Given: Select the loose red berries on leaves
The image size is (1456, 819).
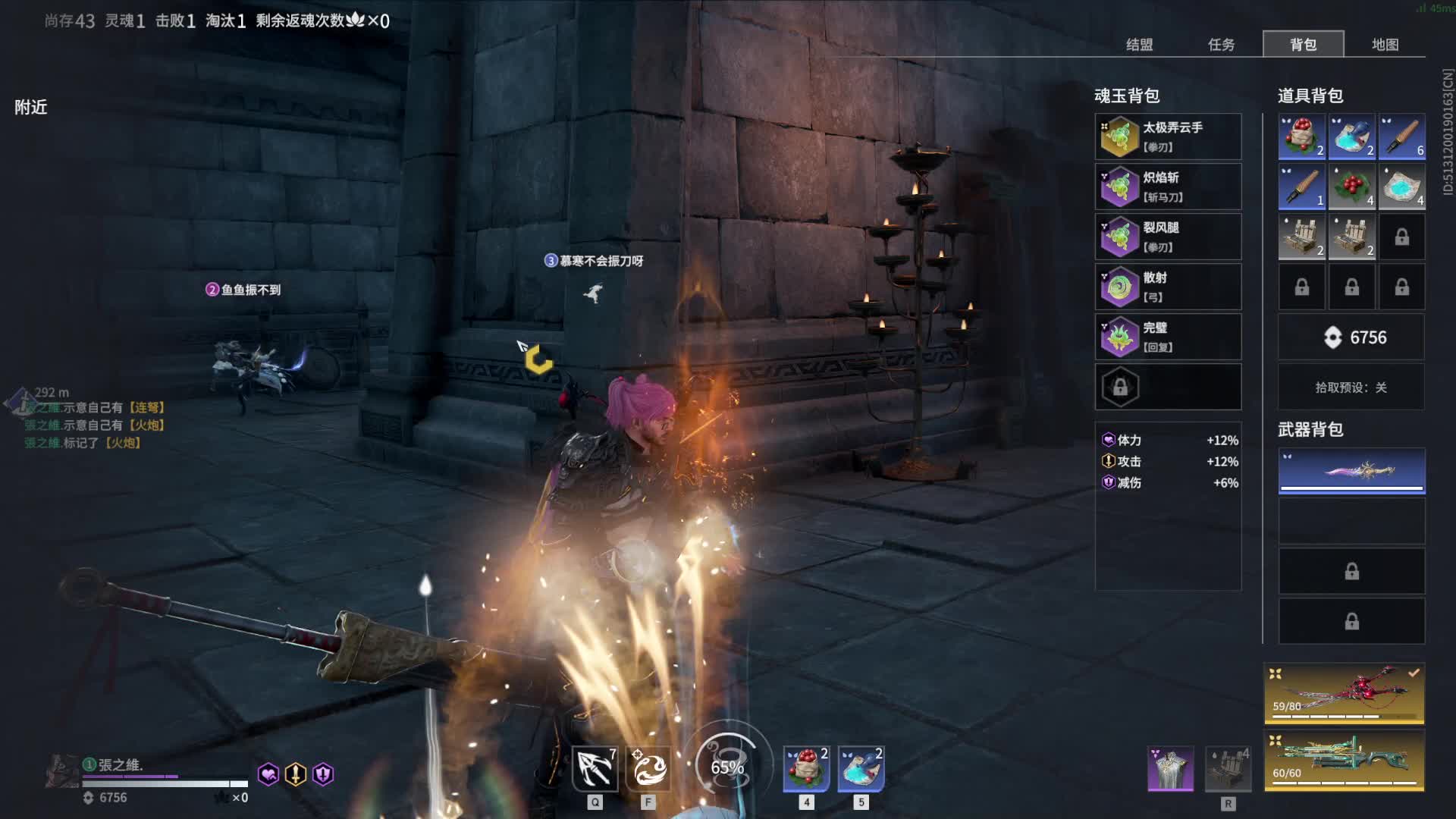Looking at the screenshot, I should tap(1351, 187).
